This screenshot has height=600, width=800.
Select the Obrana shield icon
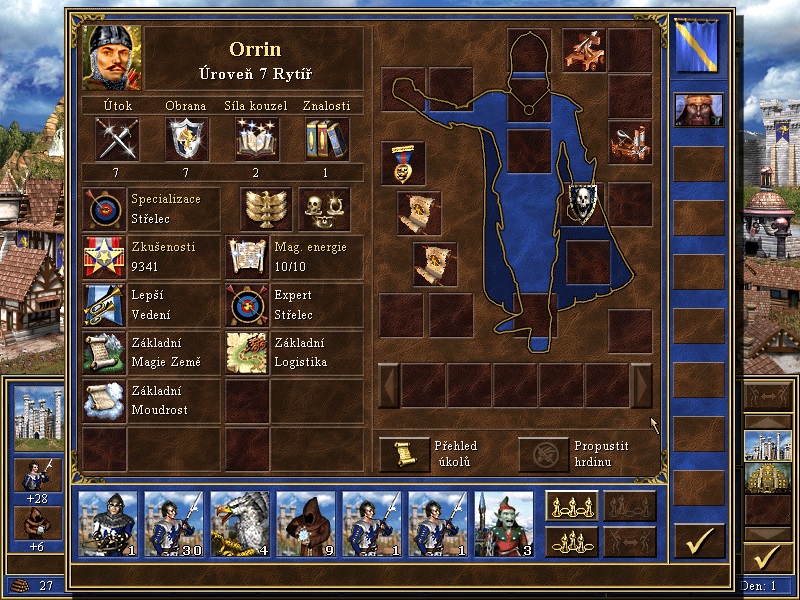tap(187, 139)
